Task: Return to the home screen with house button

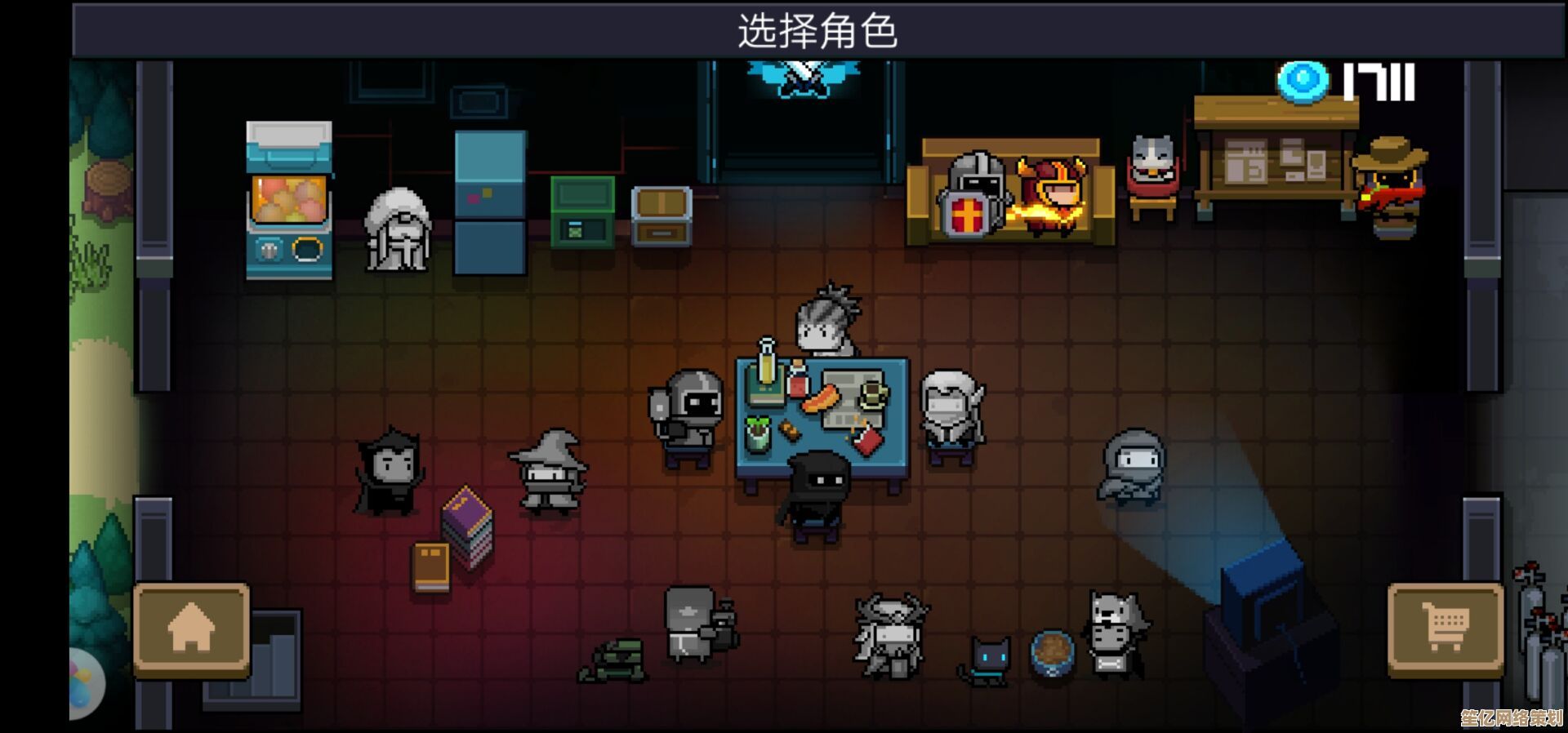Action: (191, 629)
